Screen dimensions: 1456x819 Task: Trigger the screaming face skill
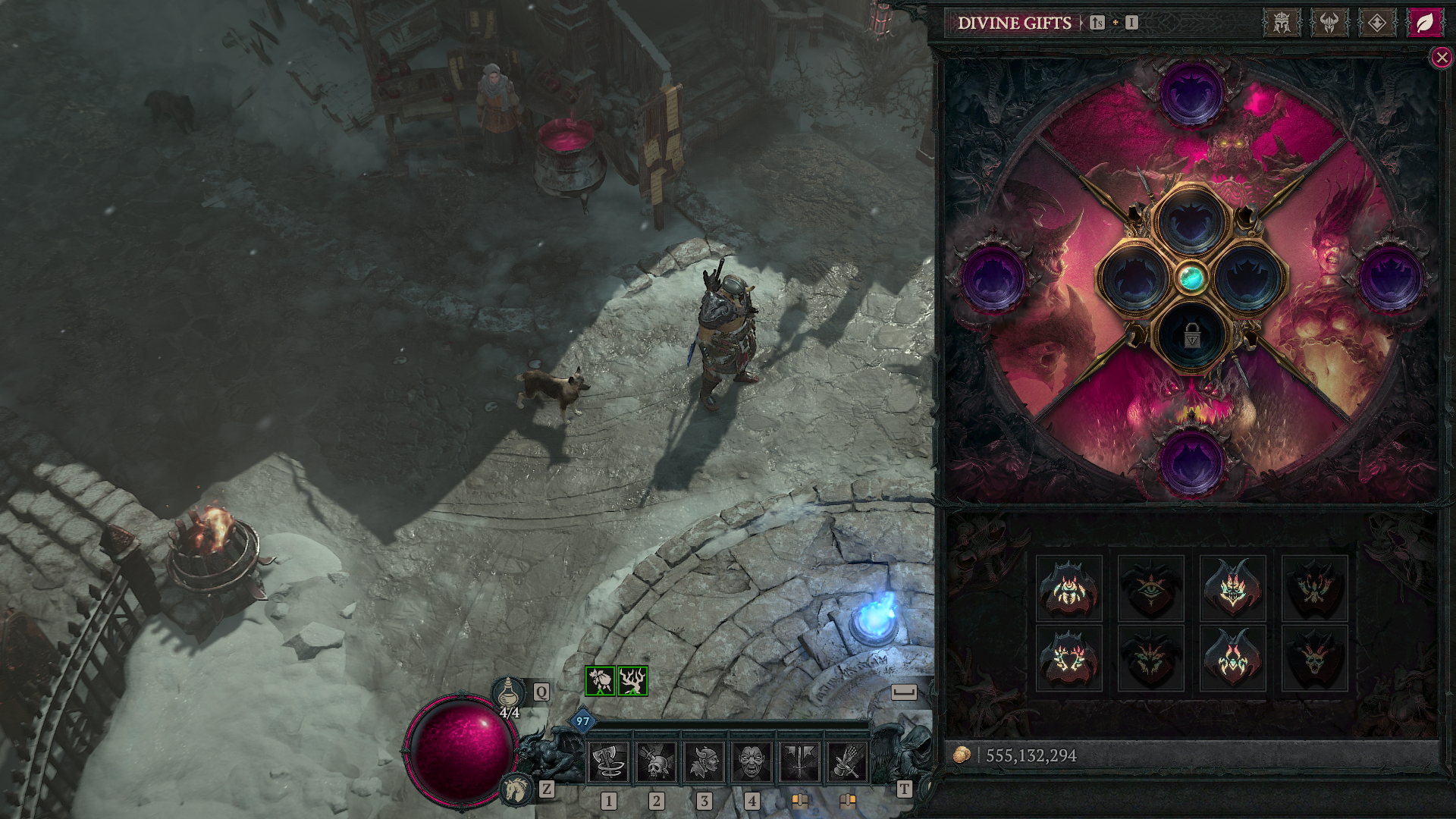[752, 761]
